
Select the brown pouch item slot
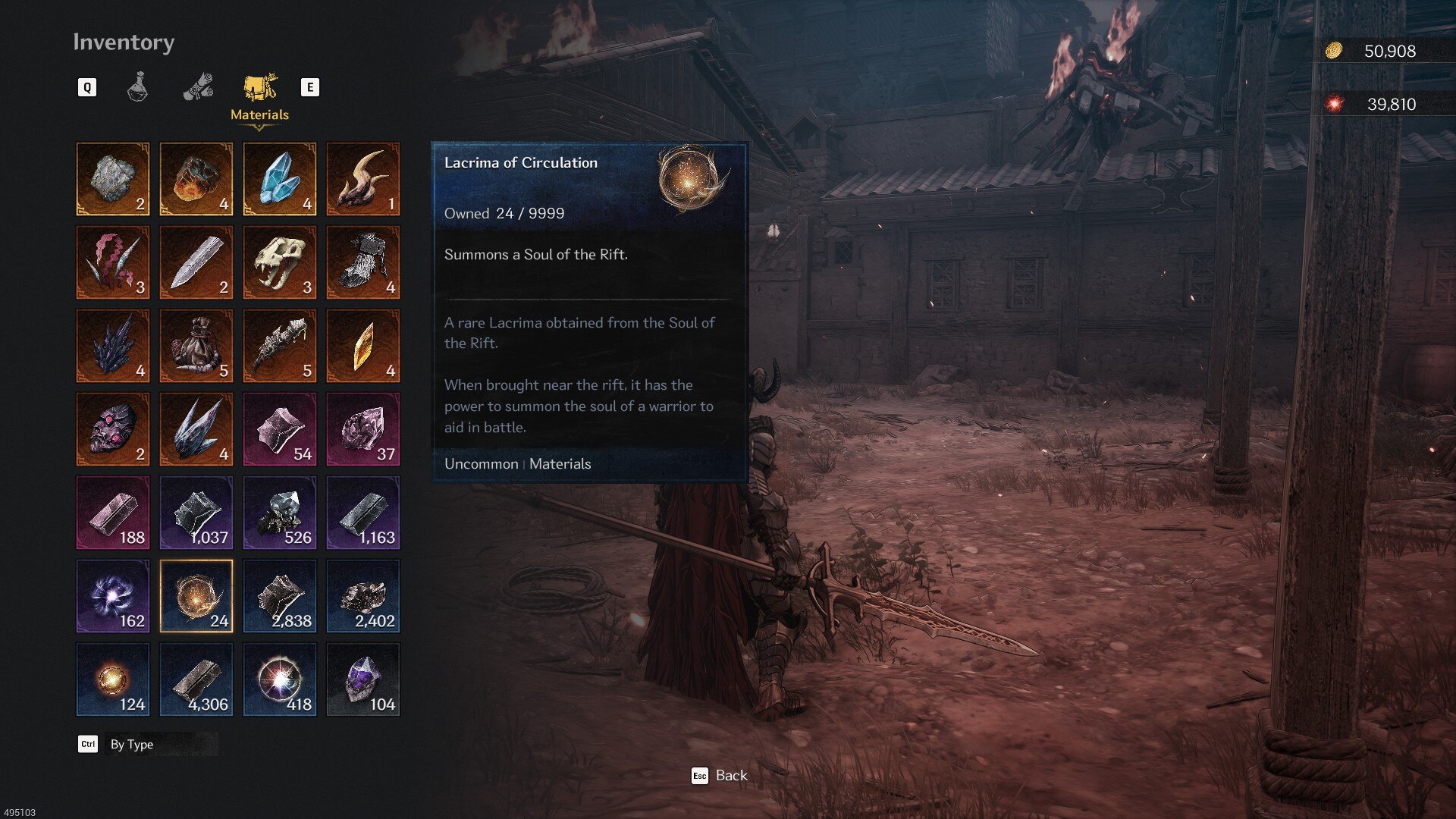[x=196, y=346]
